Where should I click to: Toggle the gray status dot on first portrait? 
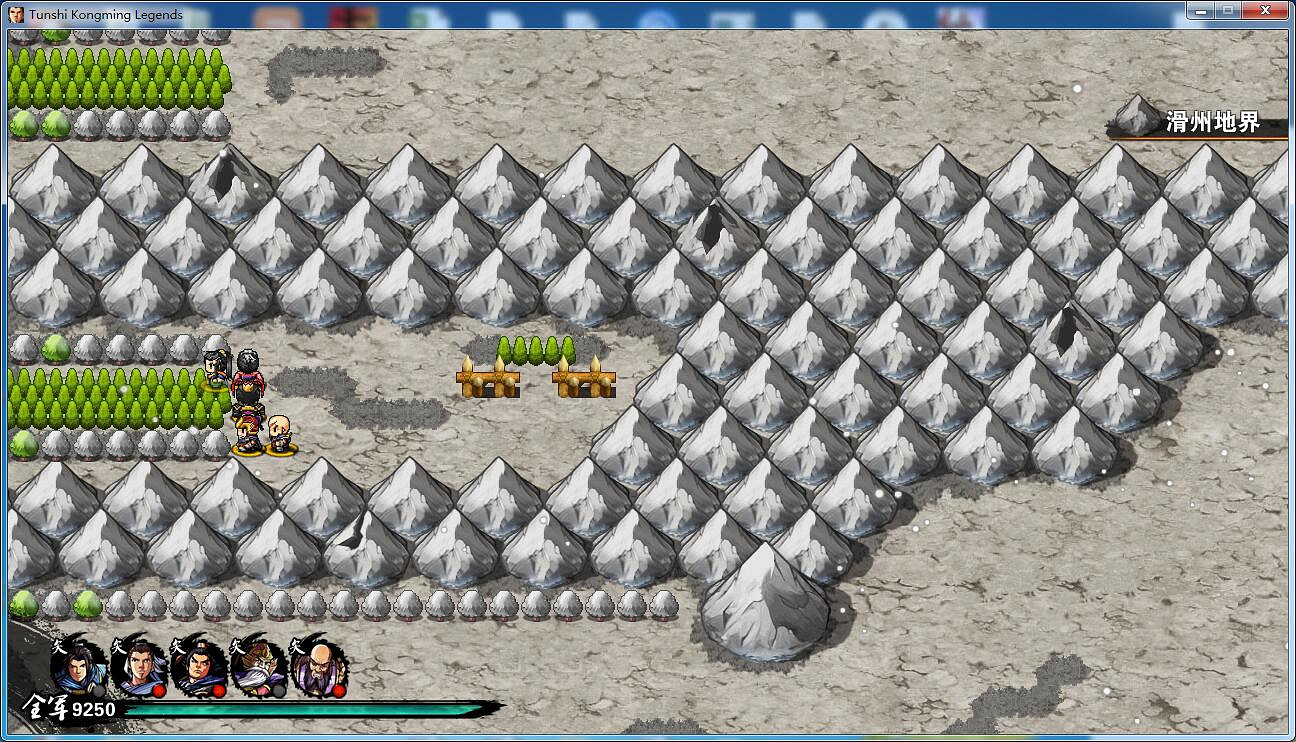pos(97,691)
